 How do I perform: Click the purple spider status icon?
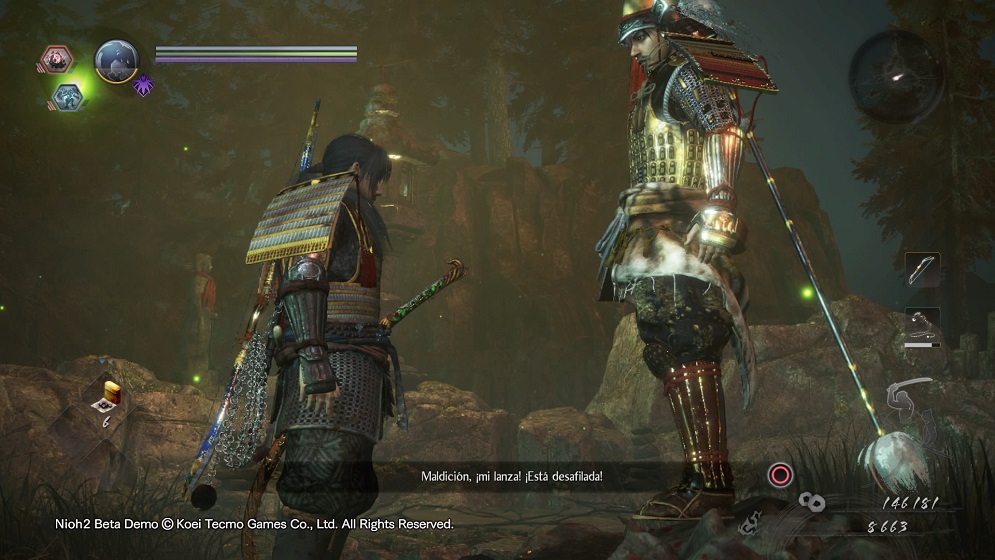pos(143,85)
